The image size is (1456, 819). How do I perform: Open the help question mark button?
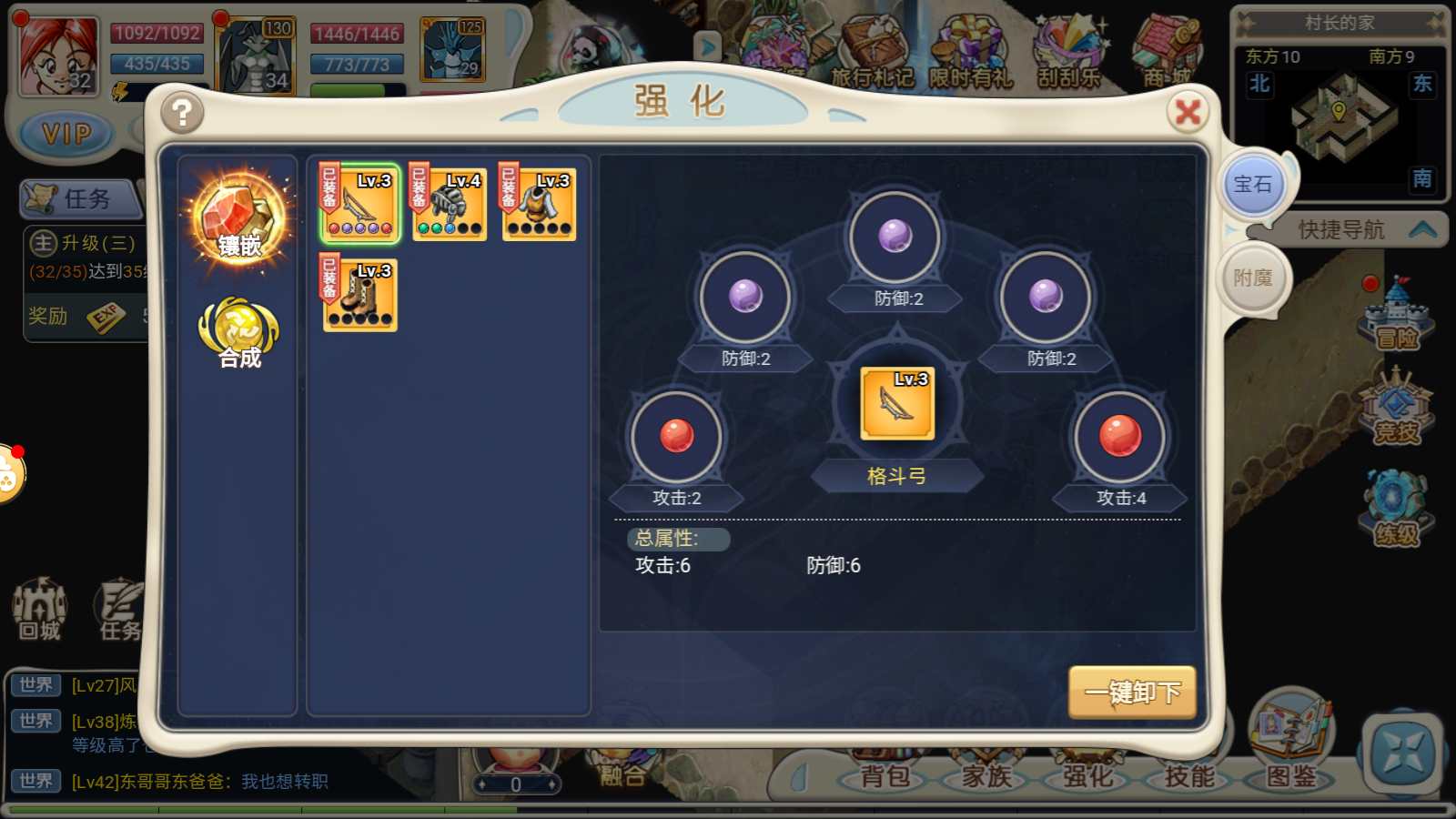point(181,114)
